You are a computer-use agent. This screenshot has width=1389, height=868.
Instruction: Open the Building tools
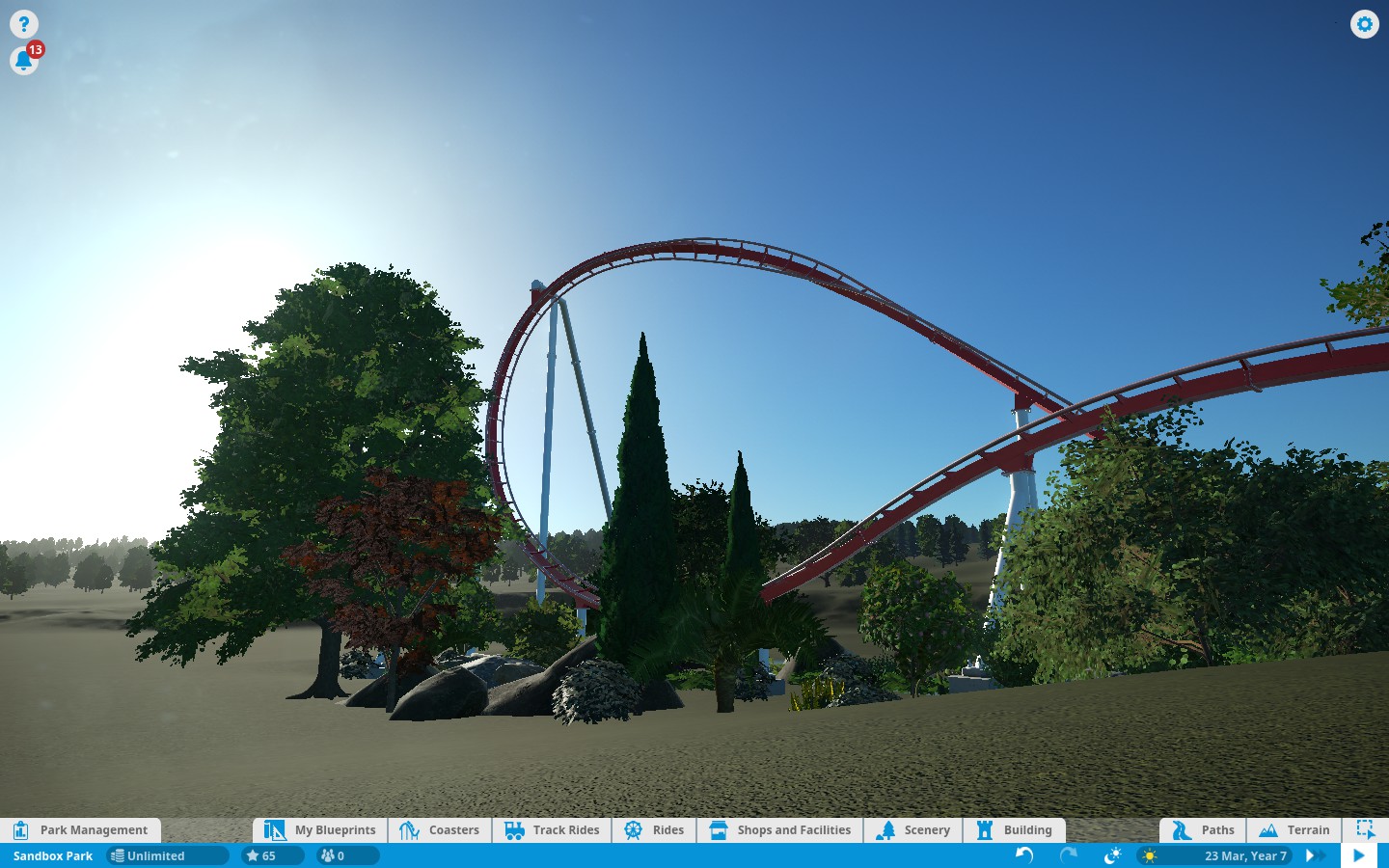(1015, 830)
